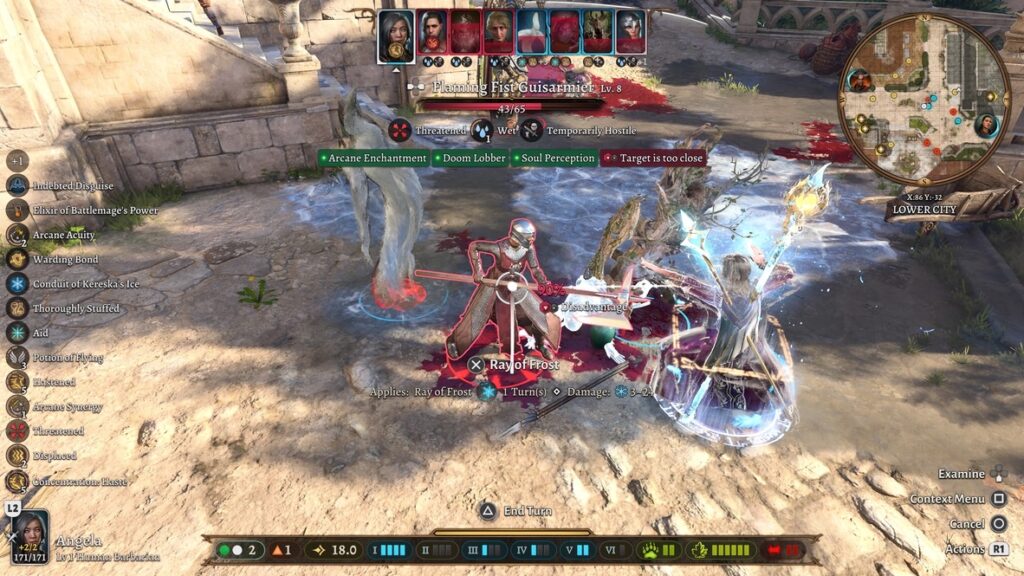Select the helmeted soldier's turn-order portrait

click(630, 32)
